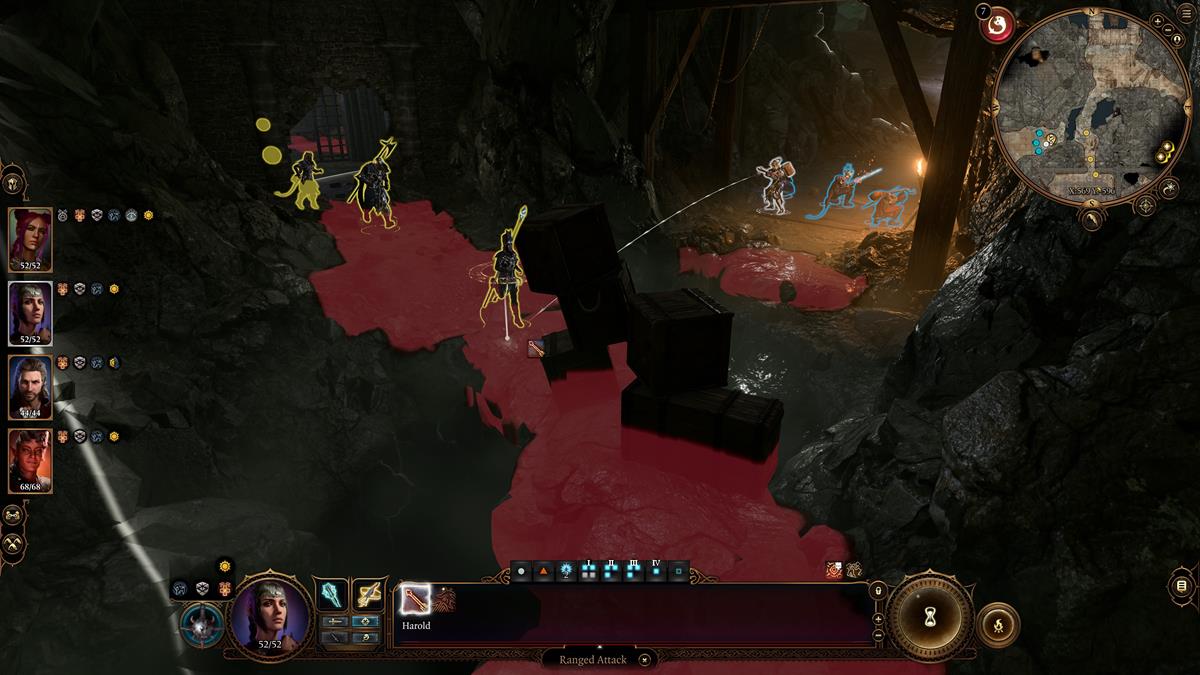Viewport: 1200px width, 675px height.
Task: Select the Harold ranged attack slot
Action: coord(414,600)
